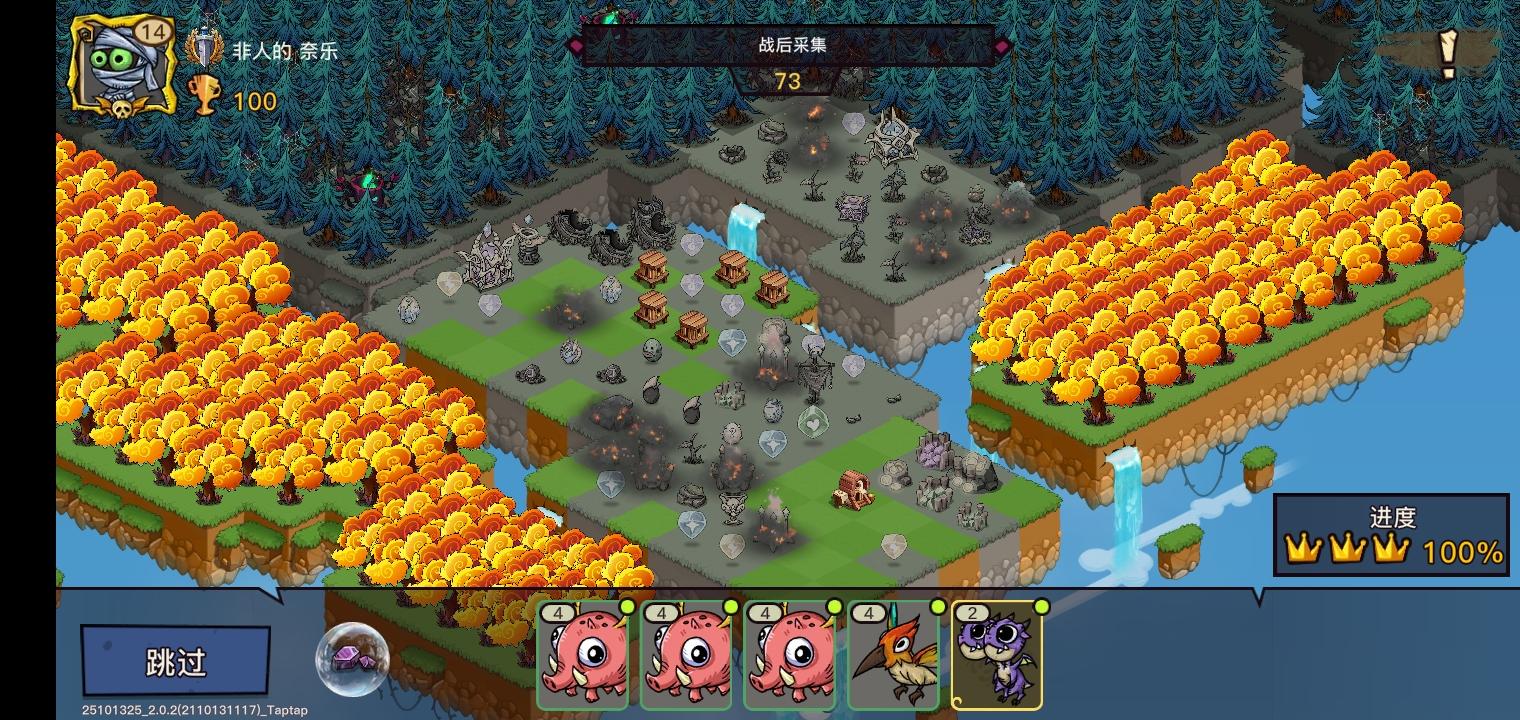Select the orange bird unit card

pyautogui.click(x=893, y=660)
